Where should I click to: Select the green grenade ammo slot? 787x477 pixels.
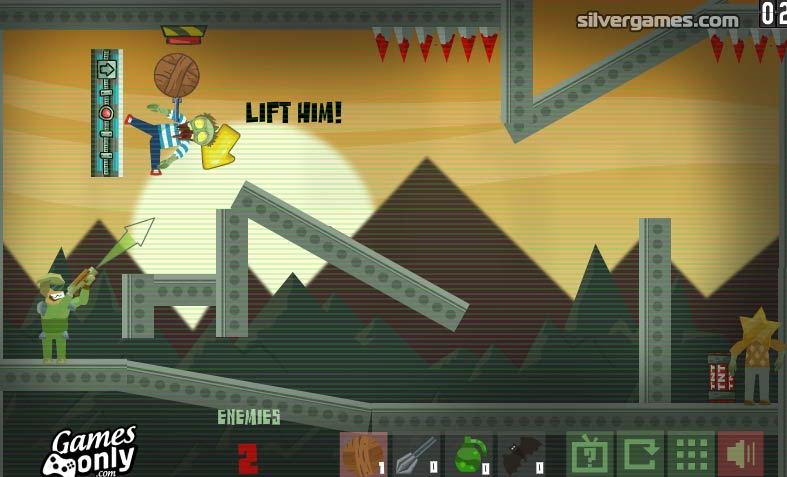point(469,454)
